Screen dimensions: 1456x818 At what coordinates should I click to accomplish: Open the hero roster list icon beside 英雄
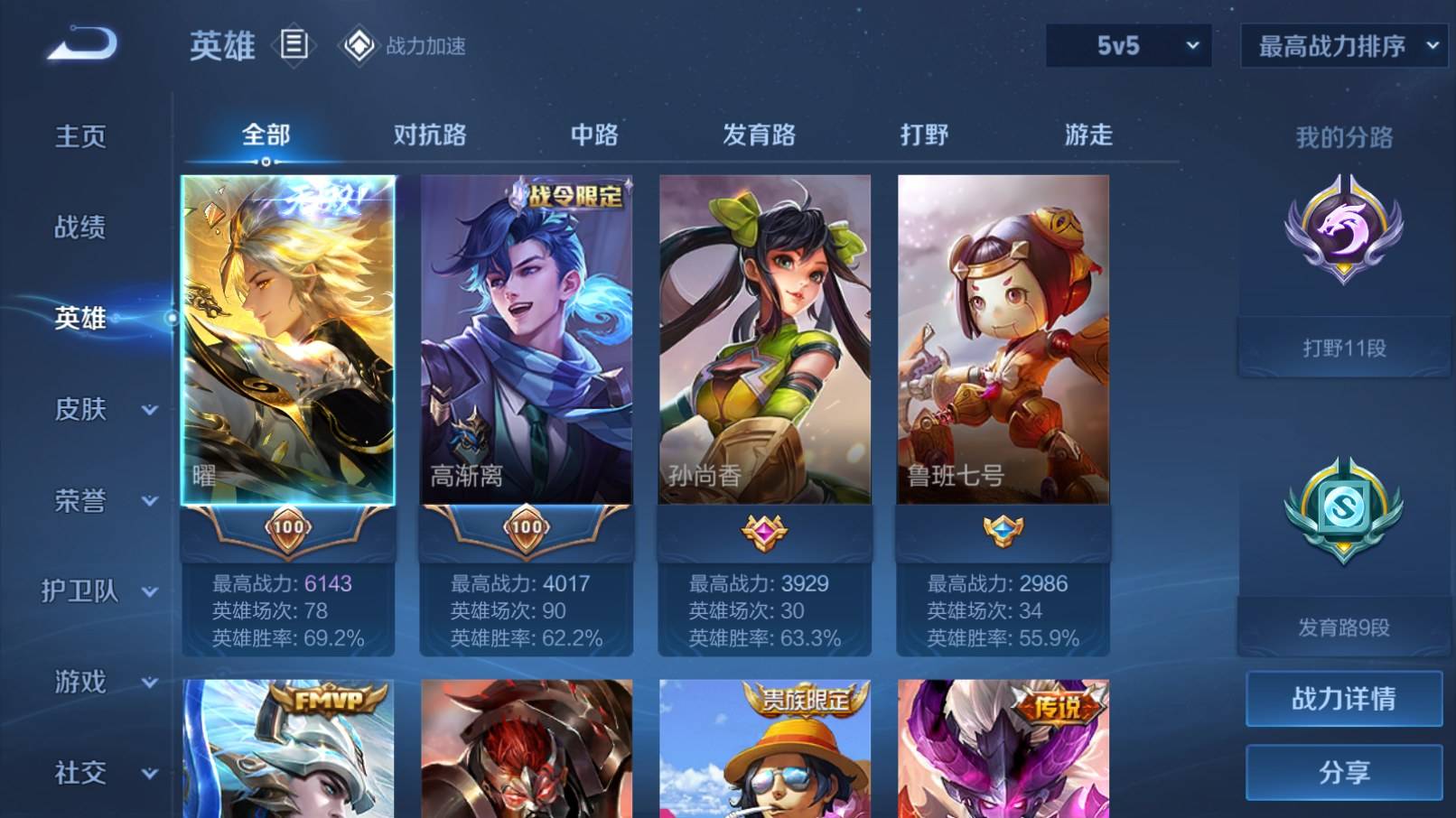click(x=294, y=43)
